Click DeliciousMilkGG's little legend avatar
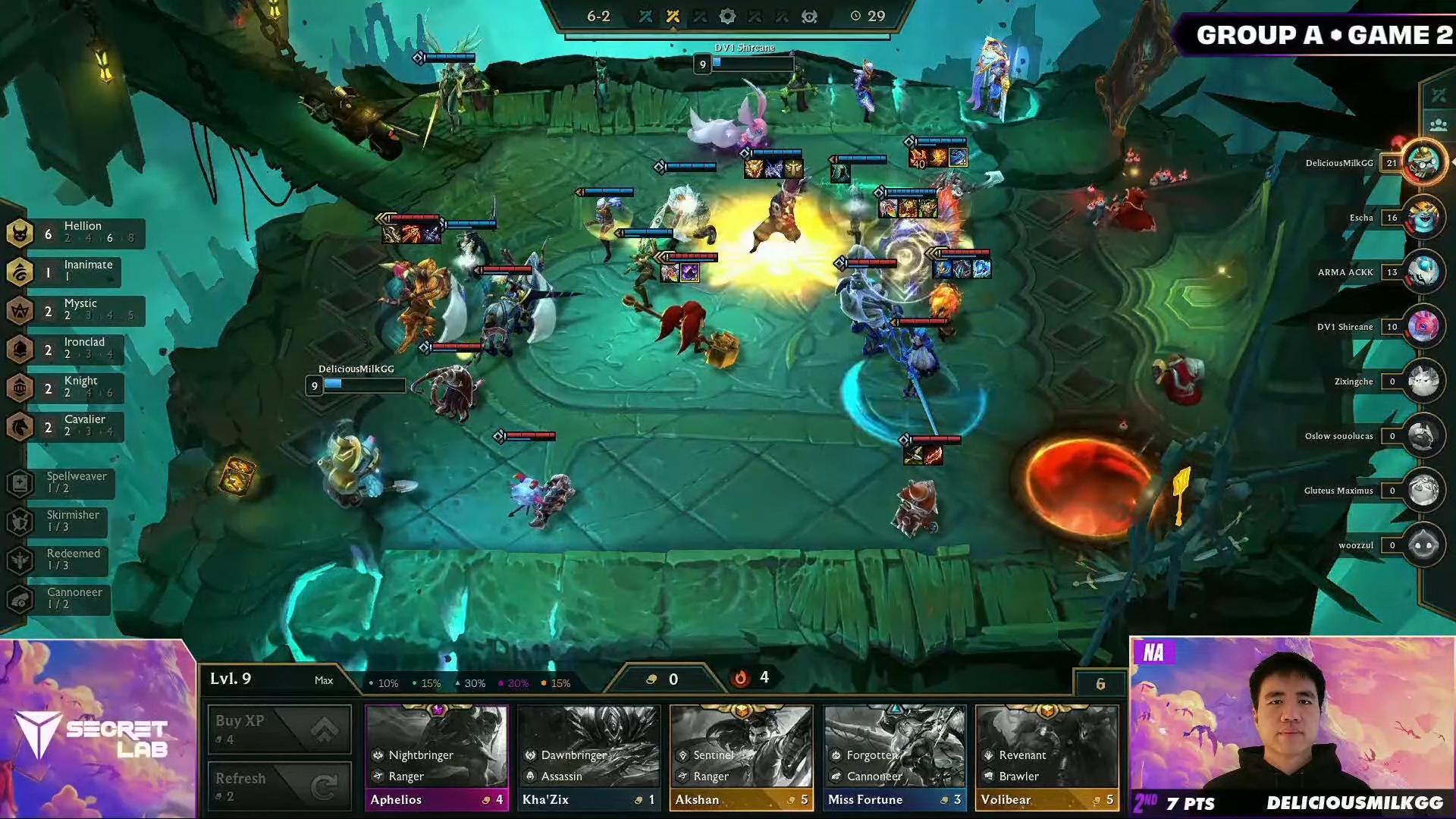1456x819 pixels. click(x=1425, y=162)
